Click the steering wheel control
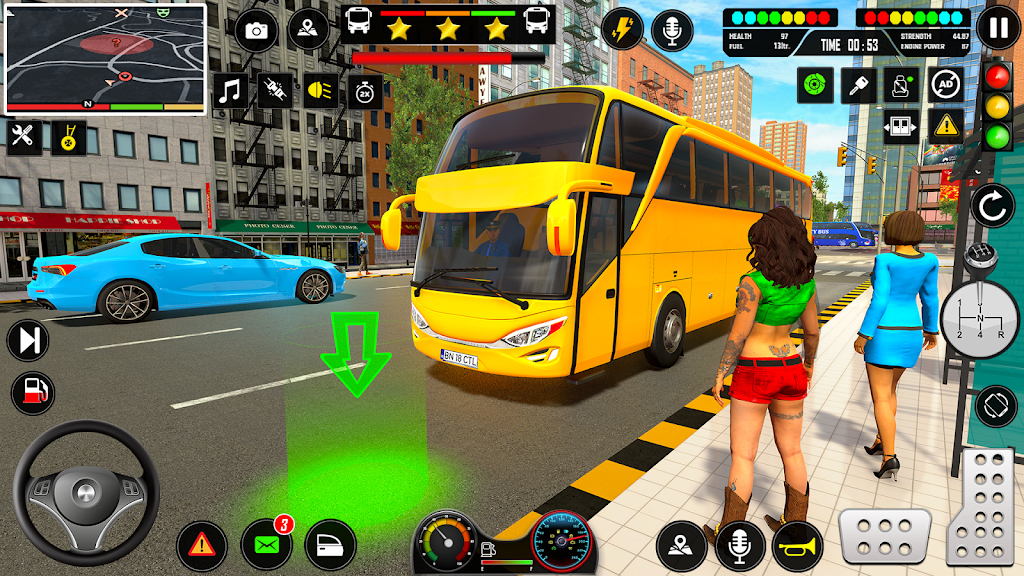 pos(86,491)
